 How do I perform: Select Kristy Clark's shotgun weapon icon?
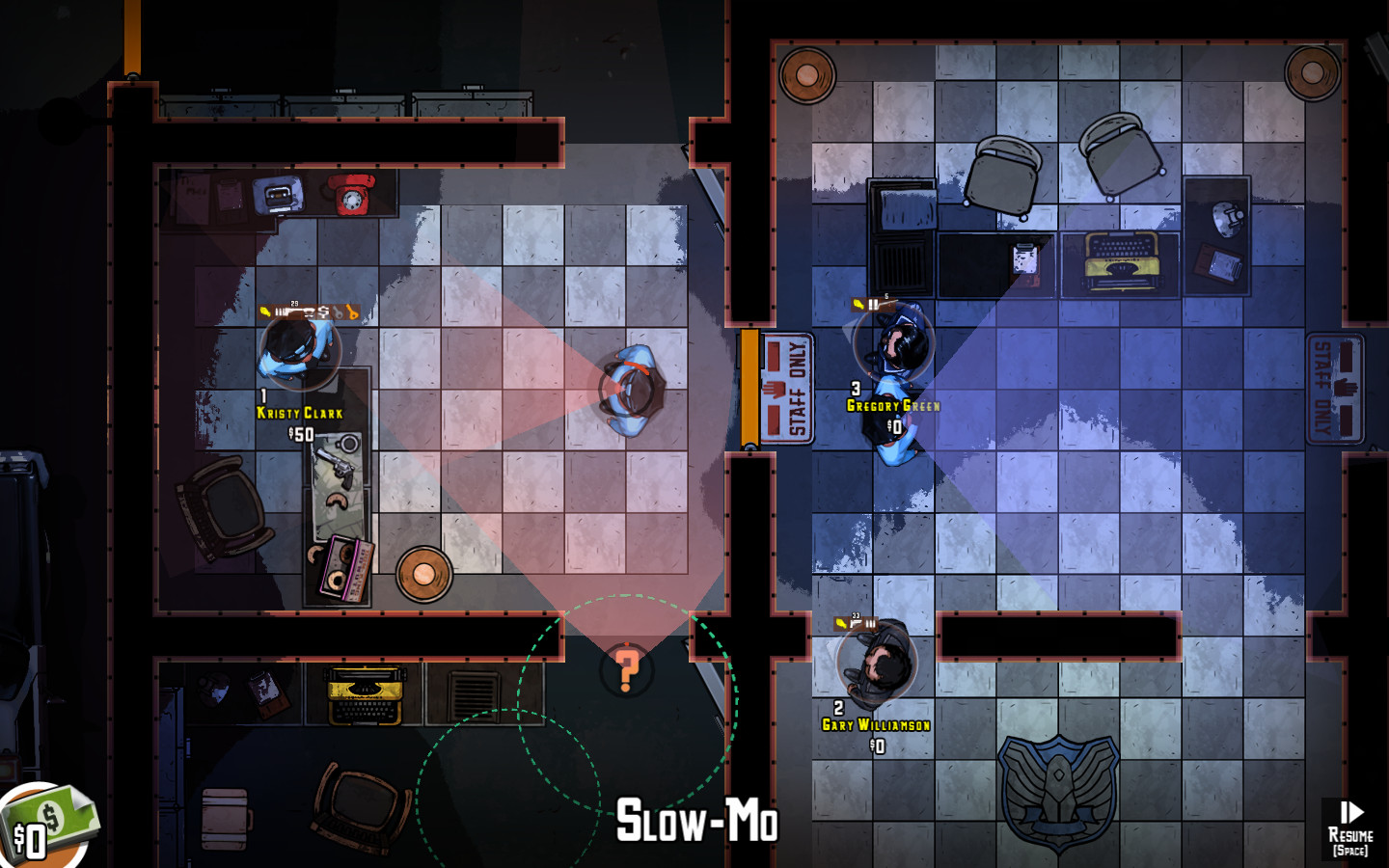coord(289,310)
